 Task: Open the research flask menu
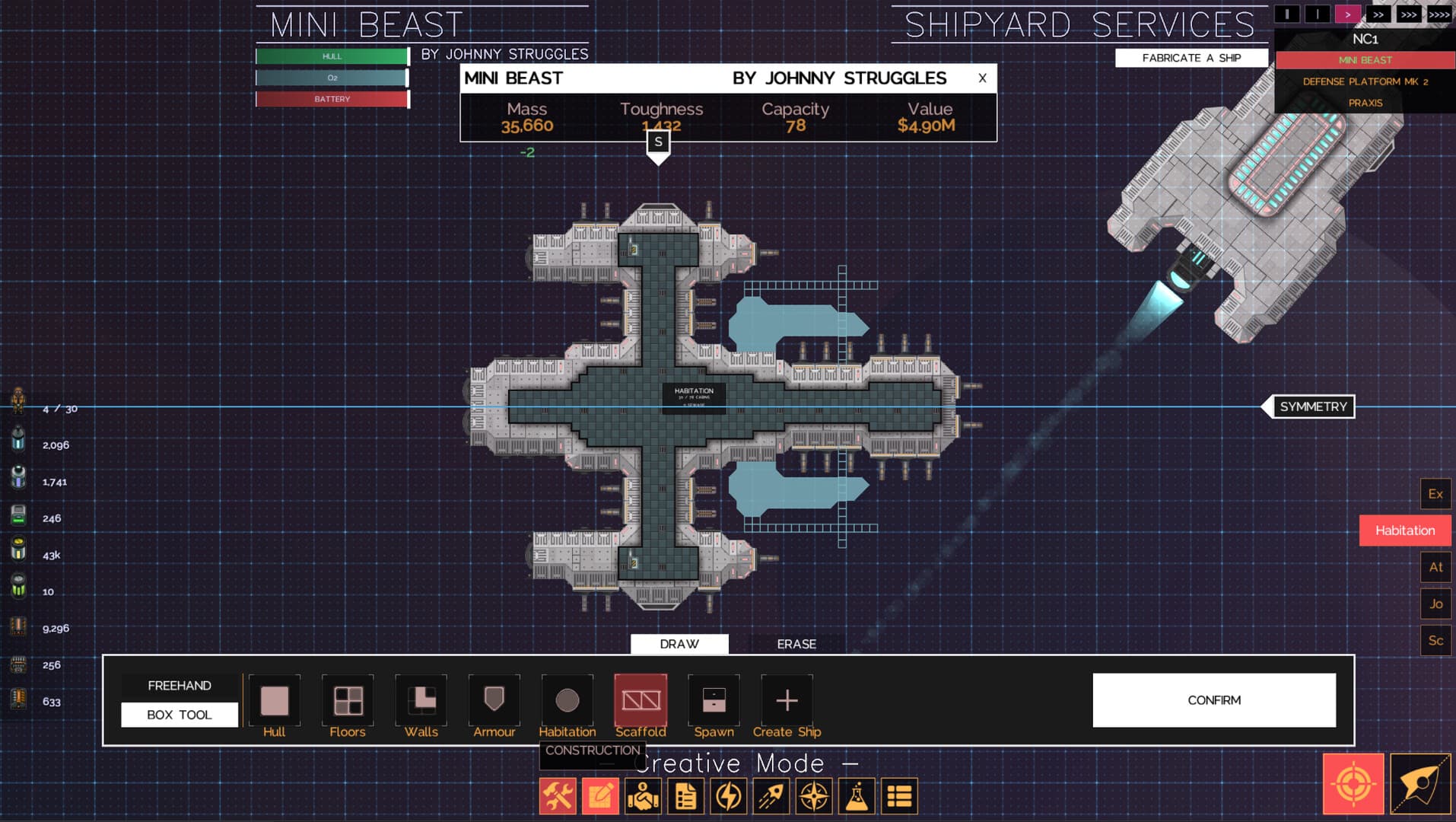(856, 795)
